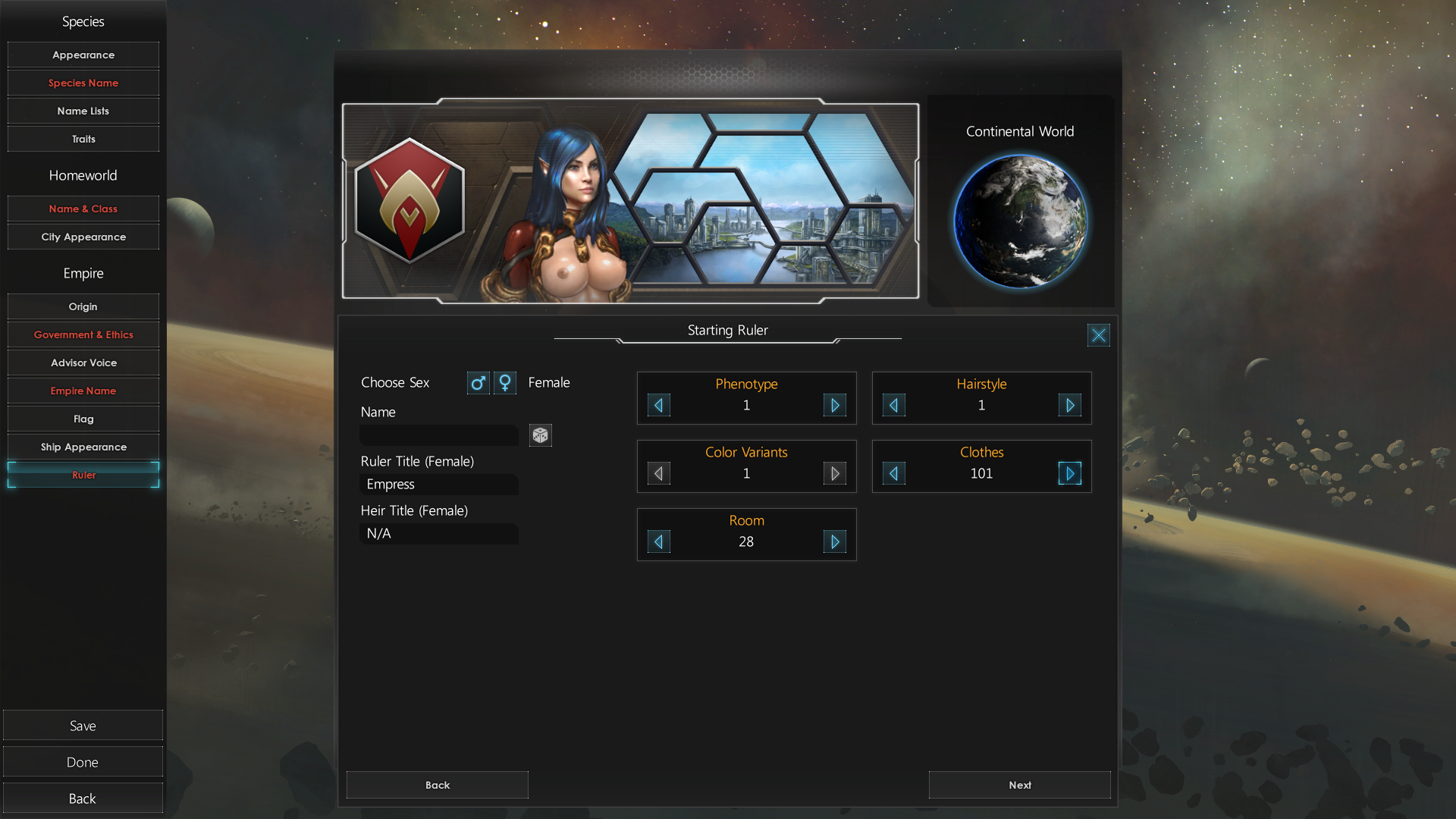
Task: Increase Clothes value with right arrow
Action: pos(1069,474)
